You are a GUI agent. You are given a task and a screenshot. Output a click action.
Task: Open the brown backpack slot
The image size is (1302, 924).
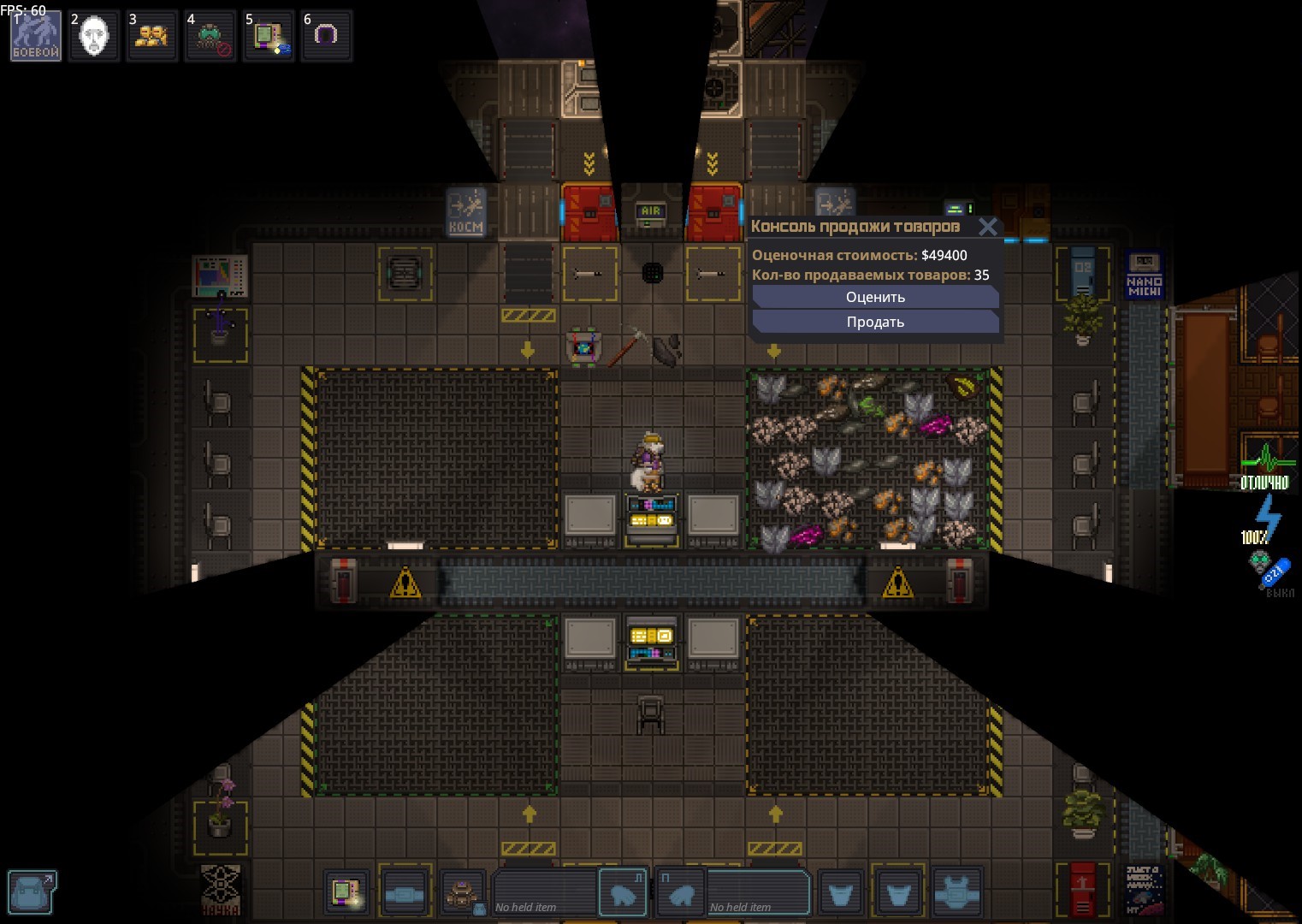(x=463, y=894)
